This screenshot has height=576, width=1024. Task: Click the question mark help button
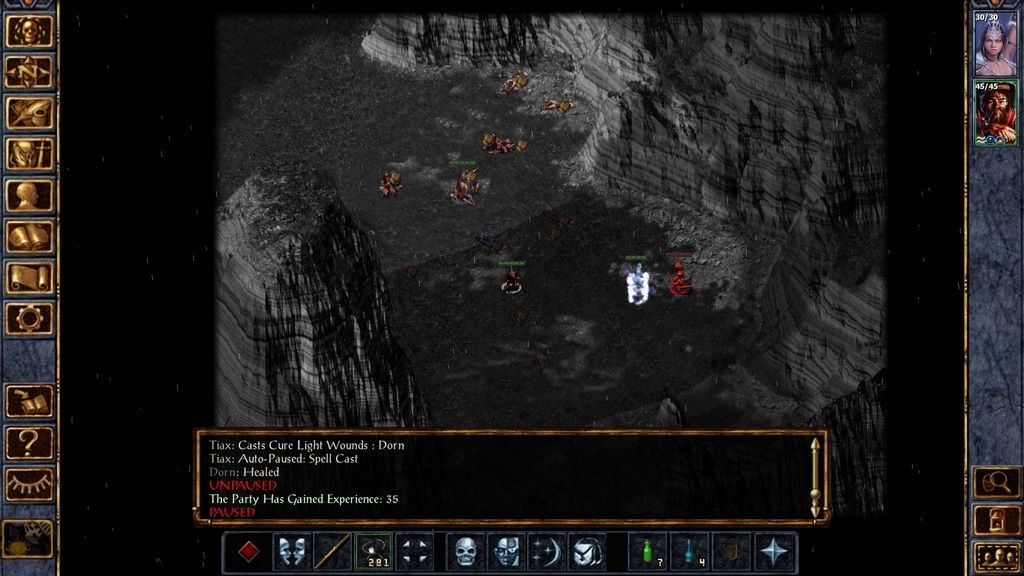pos(29,441)
